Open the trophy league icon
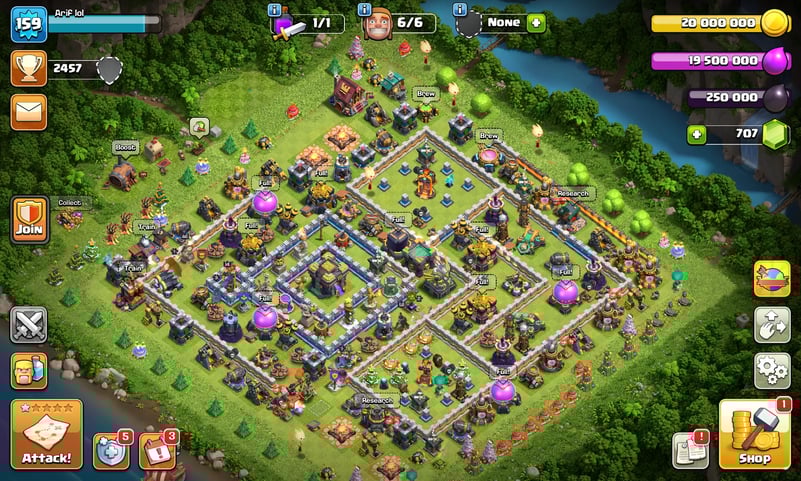 pos(29,68)
